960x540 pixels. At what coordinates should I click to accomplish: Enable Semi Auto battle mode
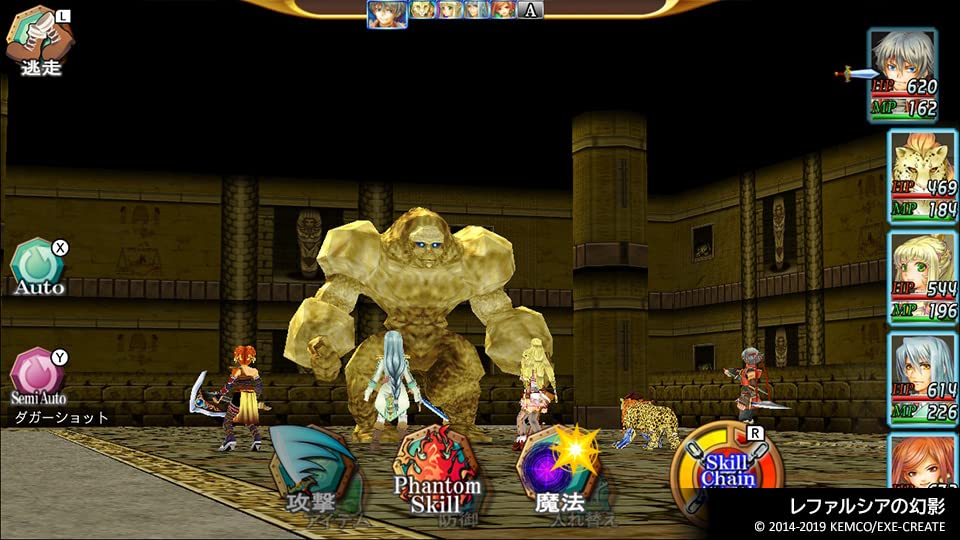38,374
